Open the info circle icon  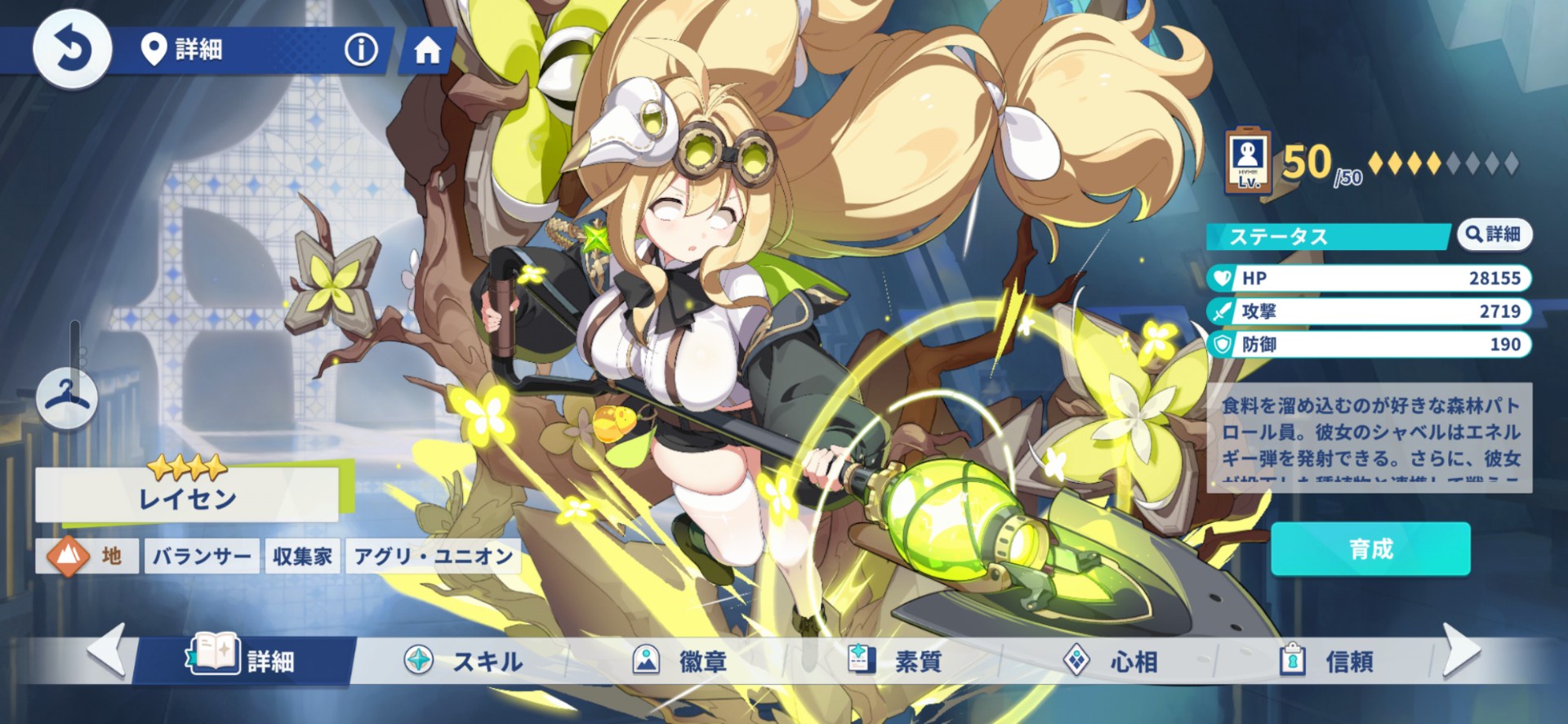[361, 50]
